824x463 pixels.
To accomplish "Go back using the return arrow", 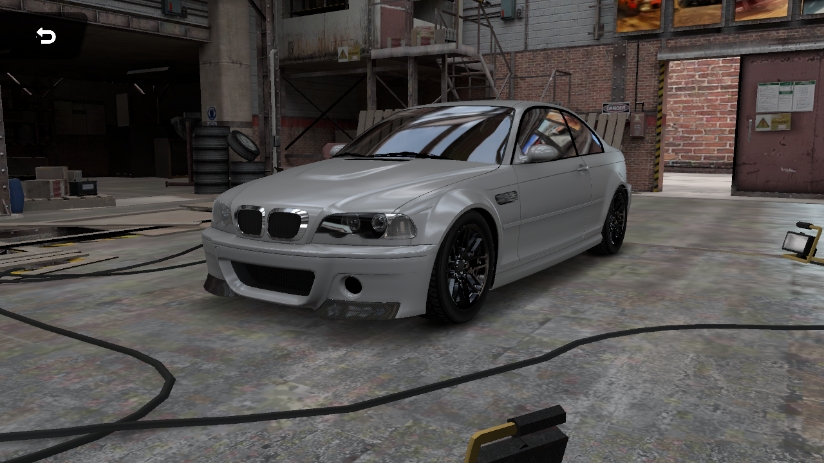I will (46, 36).
